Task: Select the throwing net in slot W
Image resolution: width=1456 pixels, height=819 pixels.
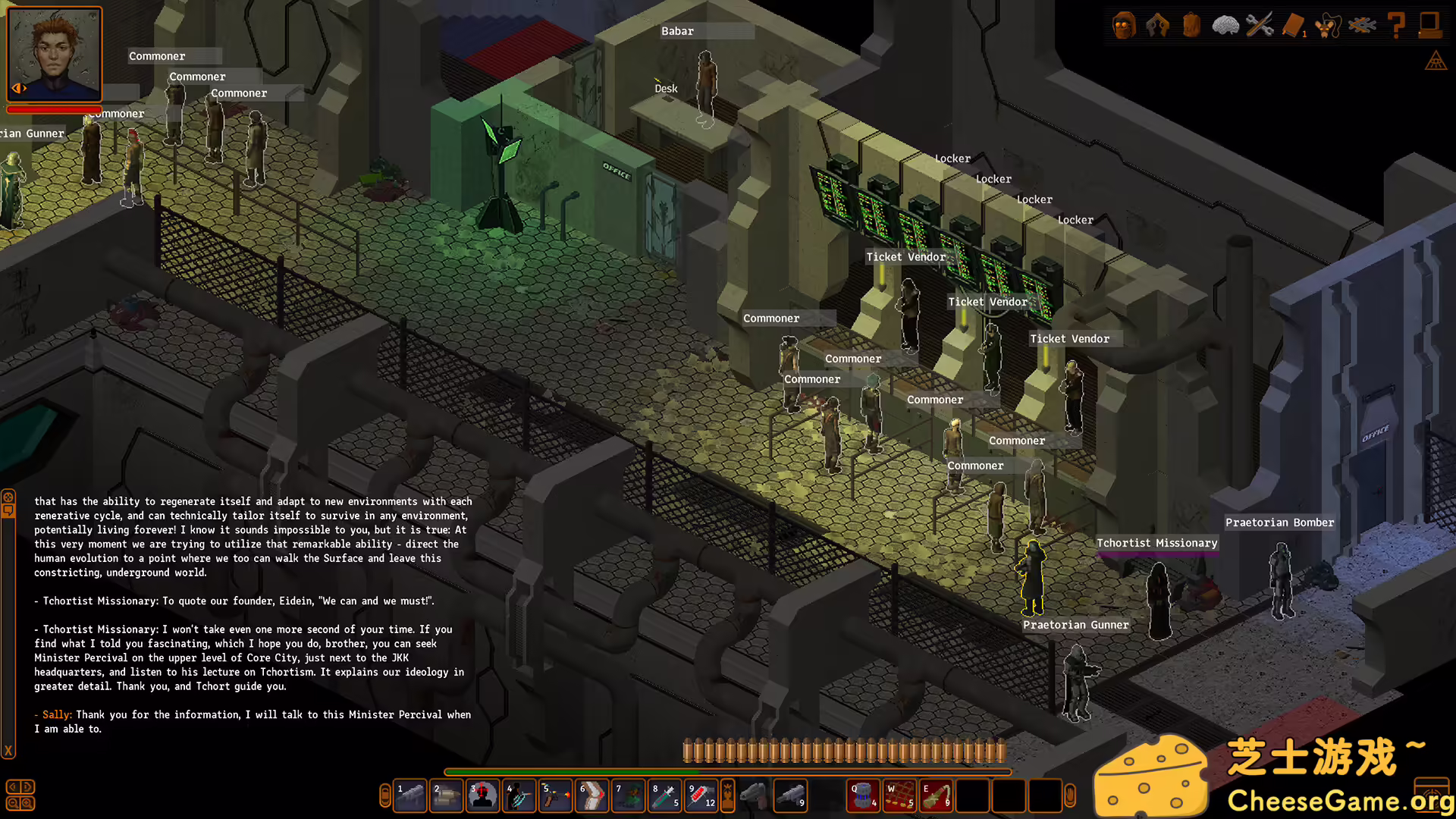Action: point(900,795)
